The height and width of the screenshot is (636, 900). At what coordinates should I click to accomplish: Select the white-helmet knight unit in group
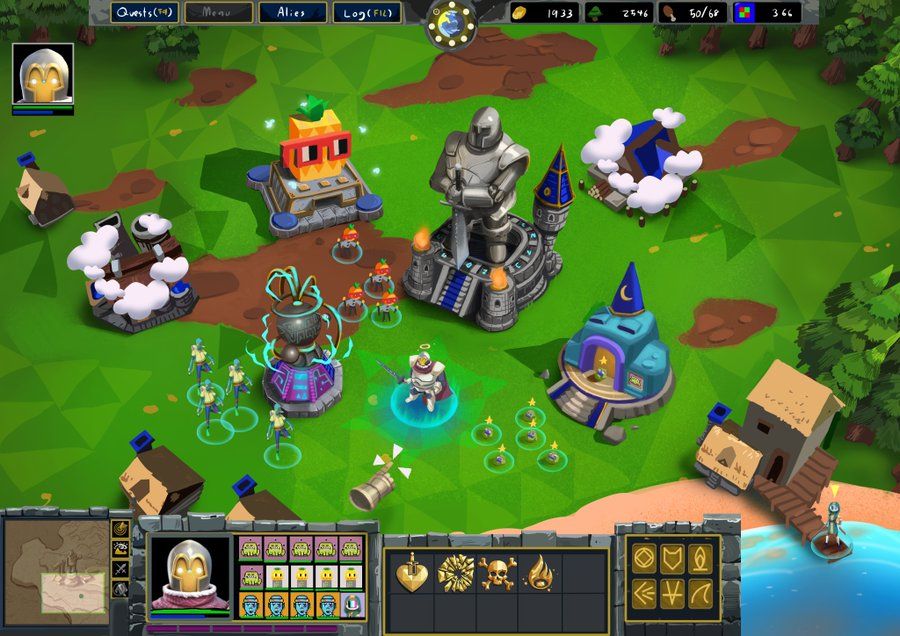click(x=353, y=604)
